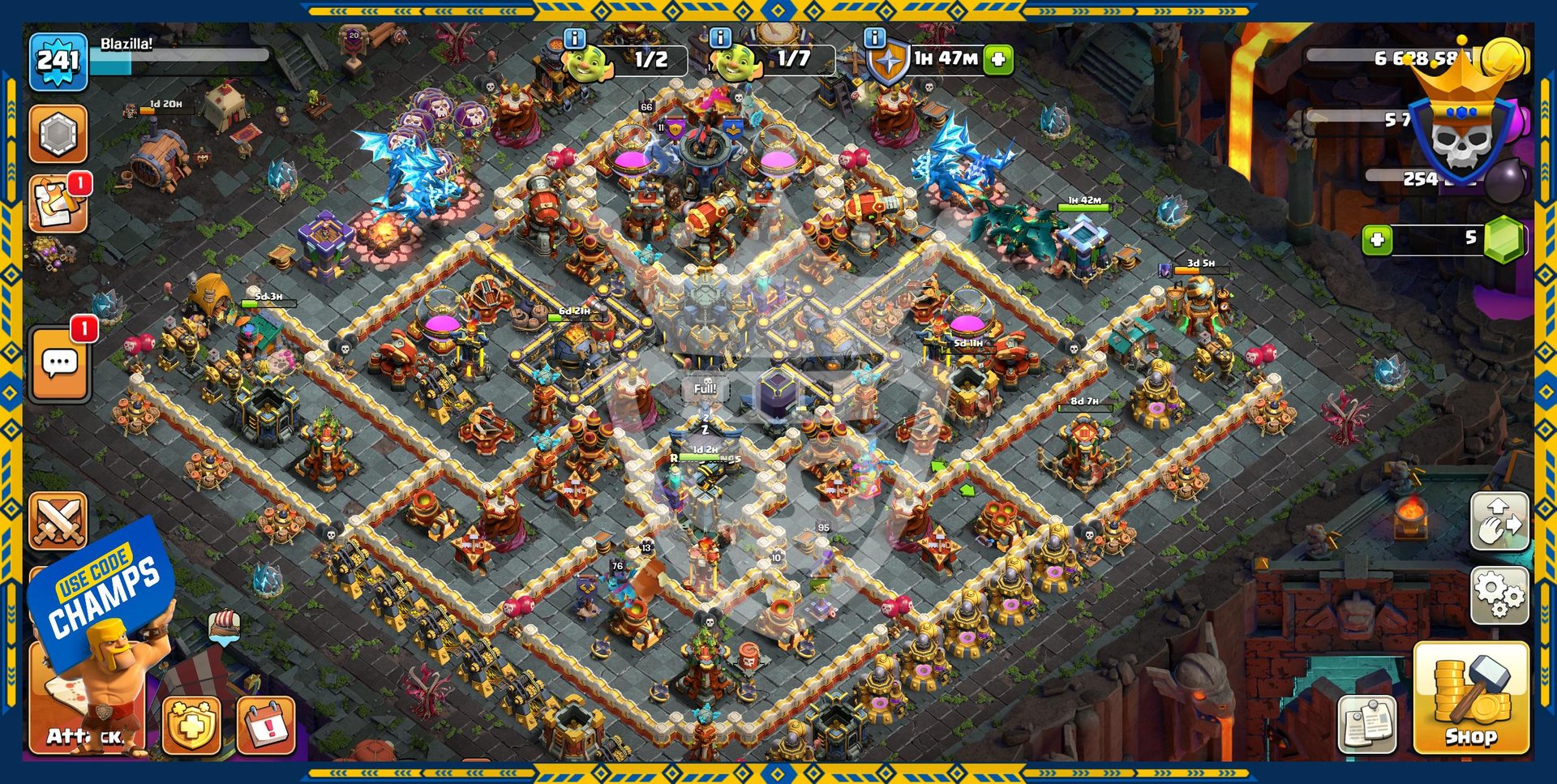
Task: Tap the Attack button
Action: point(85,713)
